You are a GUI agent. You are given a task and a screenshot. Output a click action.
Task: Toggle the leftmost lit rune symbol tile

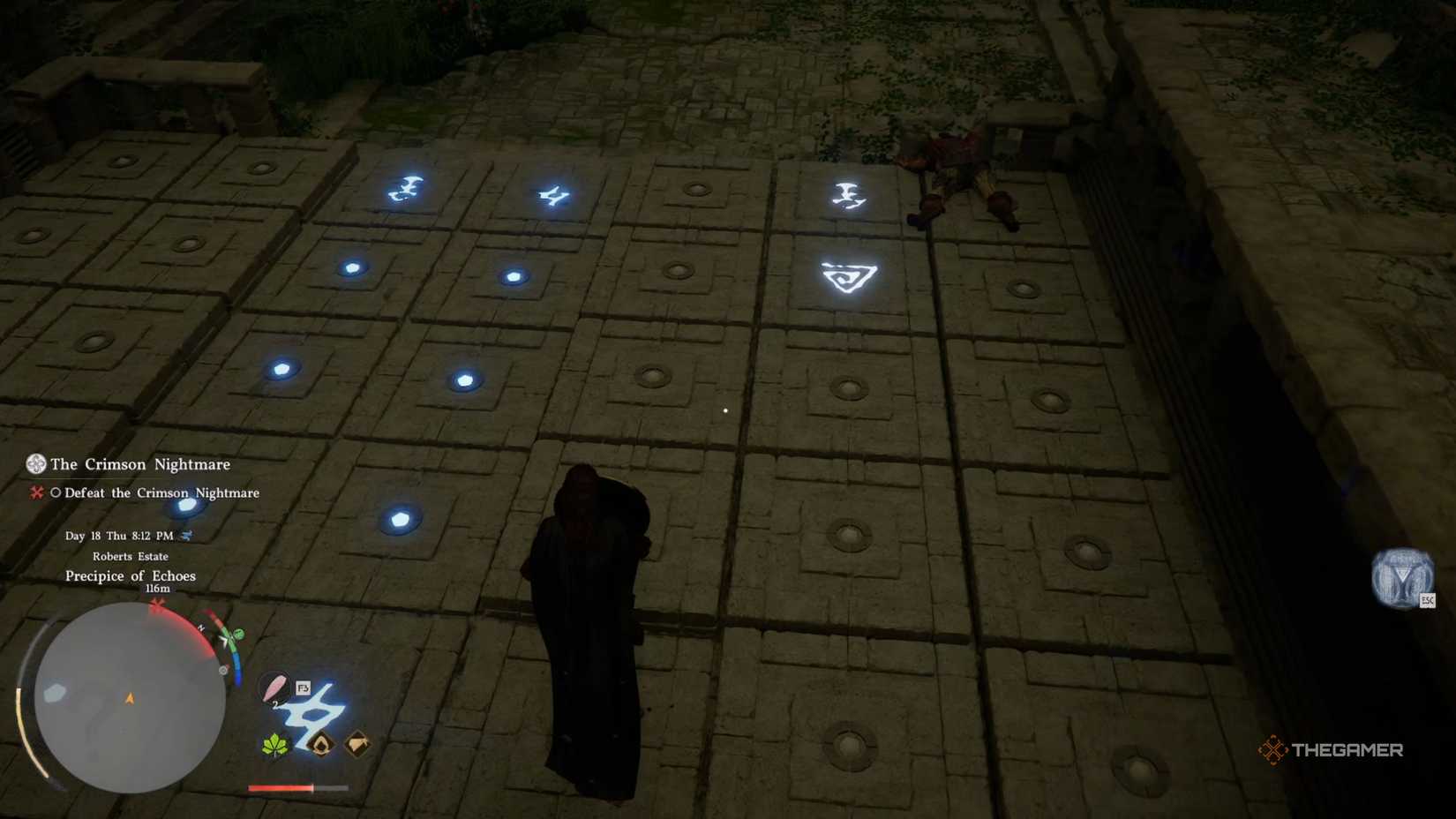406,189
